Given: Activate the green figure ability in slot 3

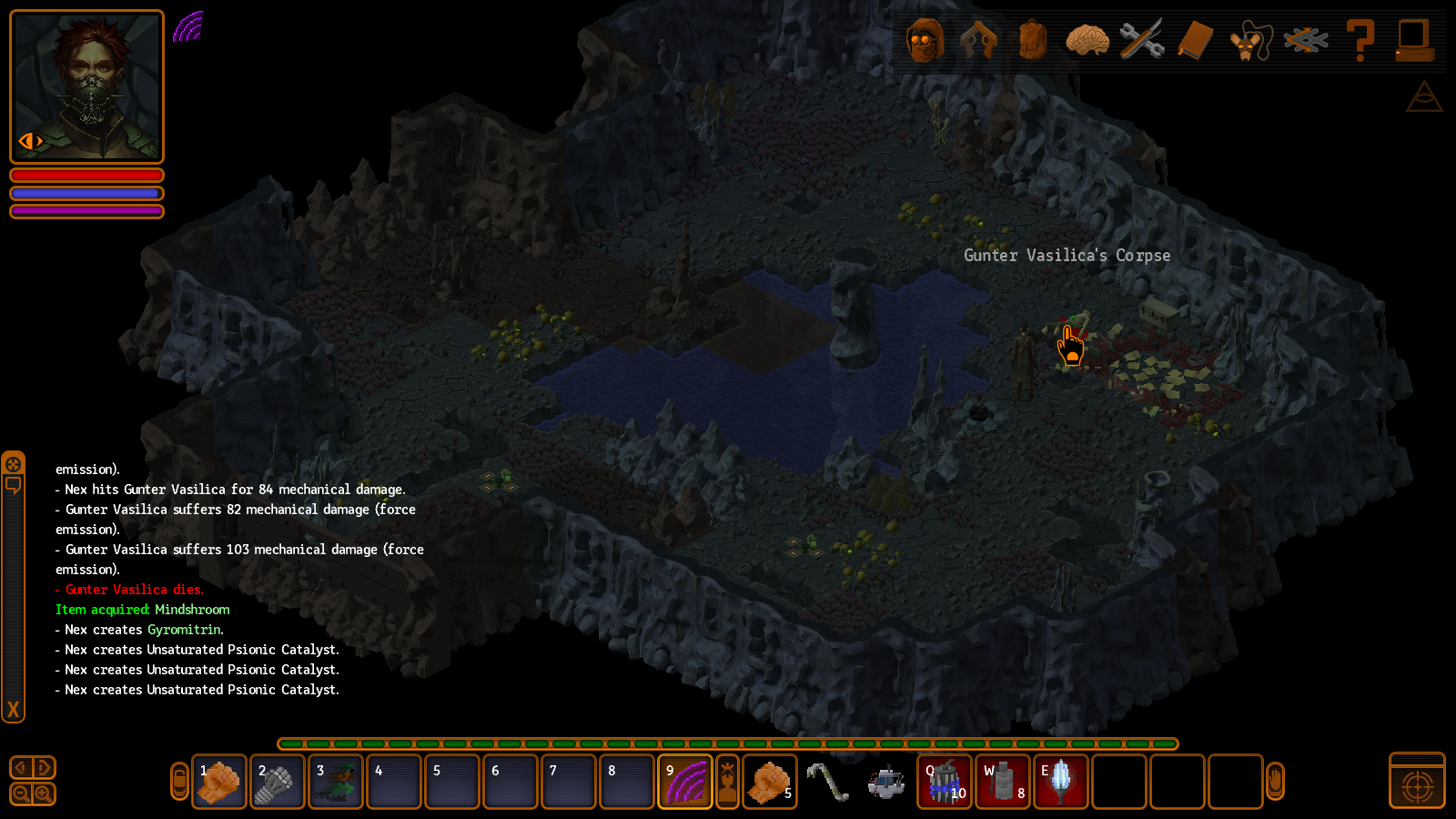Looking at the screenshot, I should pyautogui.click(x=336, y=782).
